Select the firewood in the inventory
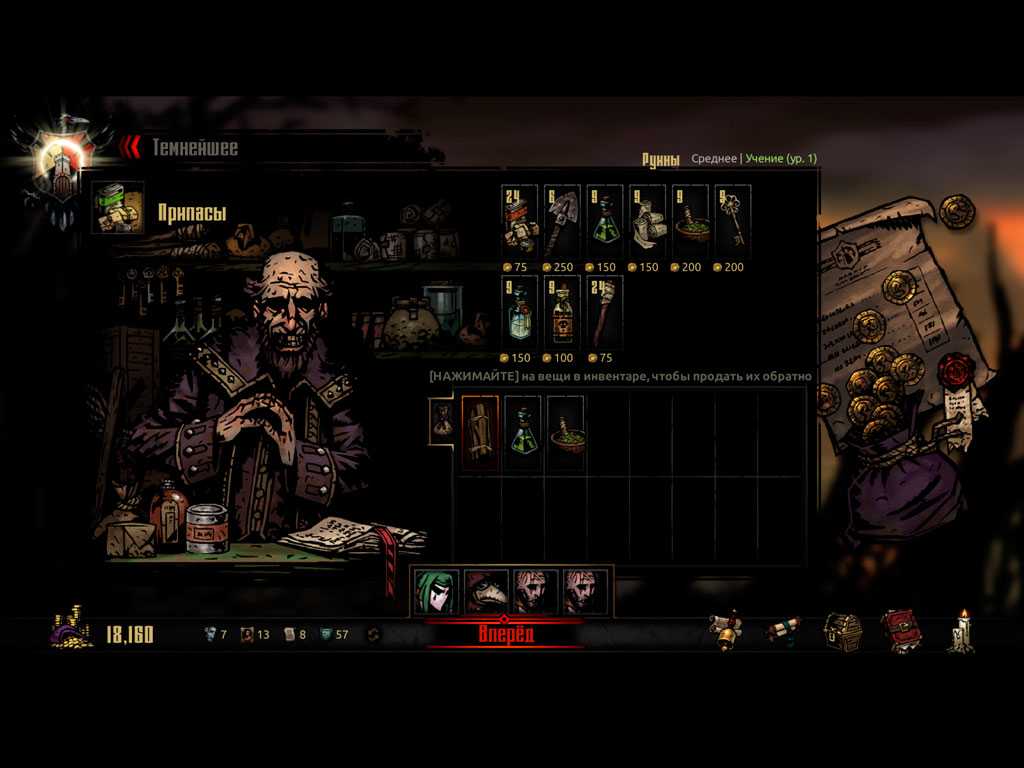The width and height of the screenshot is (1024, 768). click(x=480, y=432)
